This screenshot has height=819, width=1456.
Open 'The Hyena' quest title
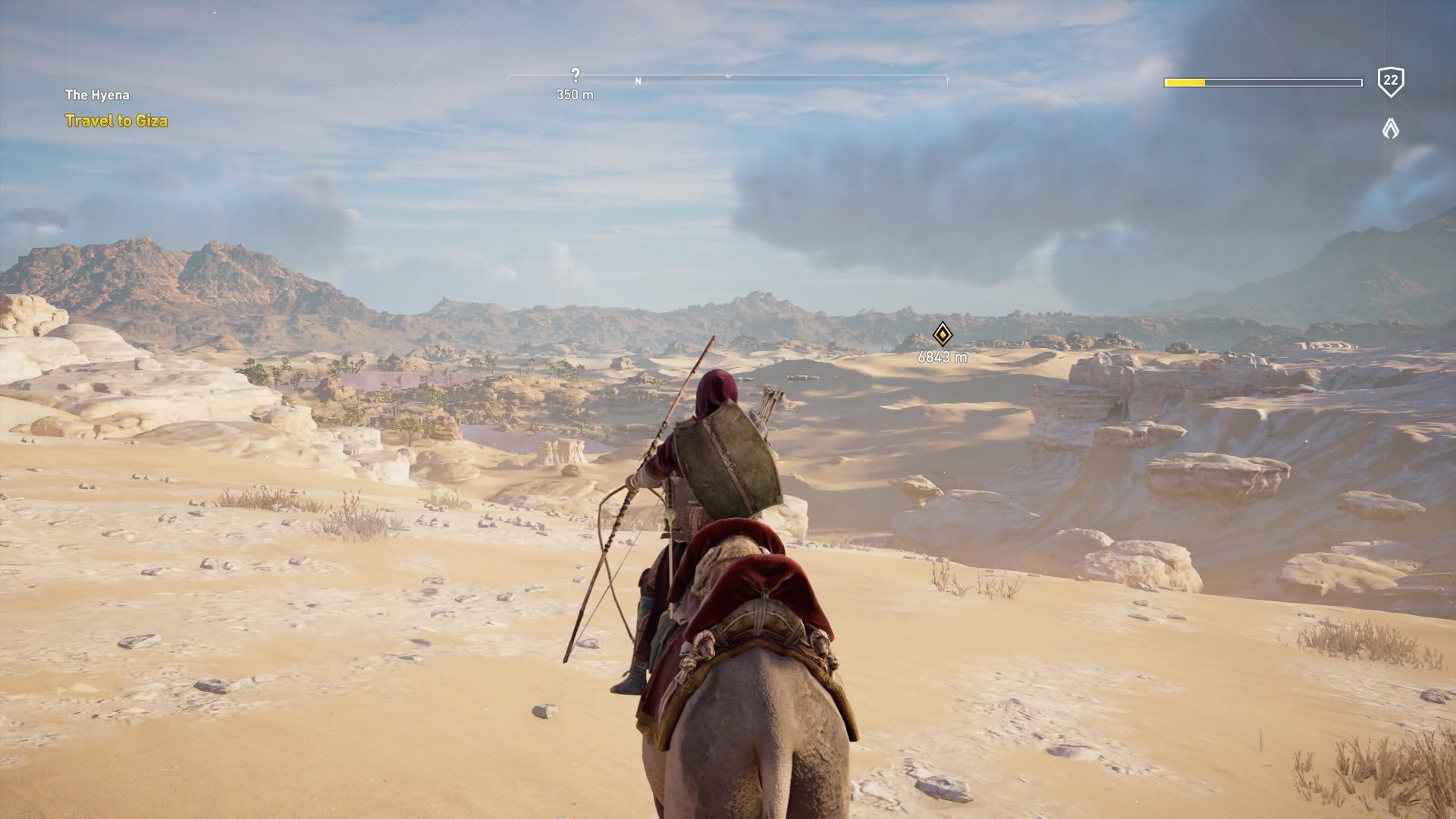pos(97,95)
